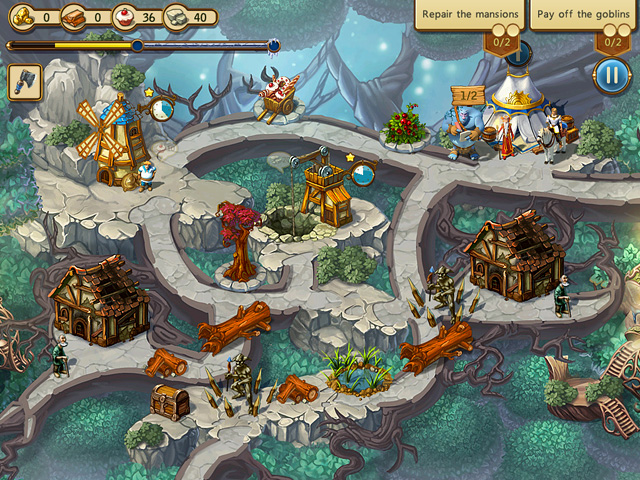This screenshot has height=480, width=640.
Task: Open the 'Pay off the goblins' objective
Action: [x=583, y=16]
